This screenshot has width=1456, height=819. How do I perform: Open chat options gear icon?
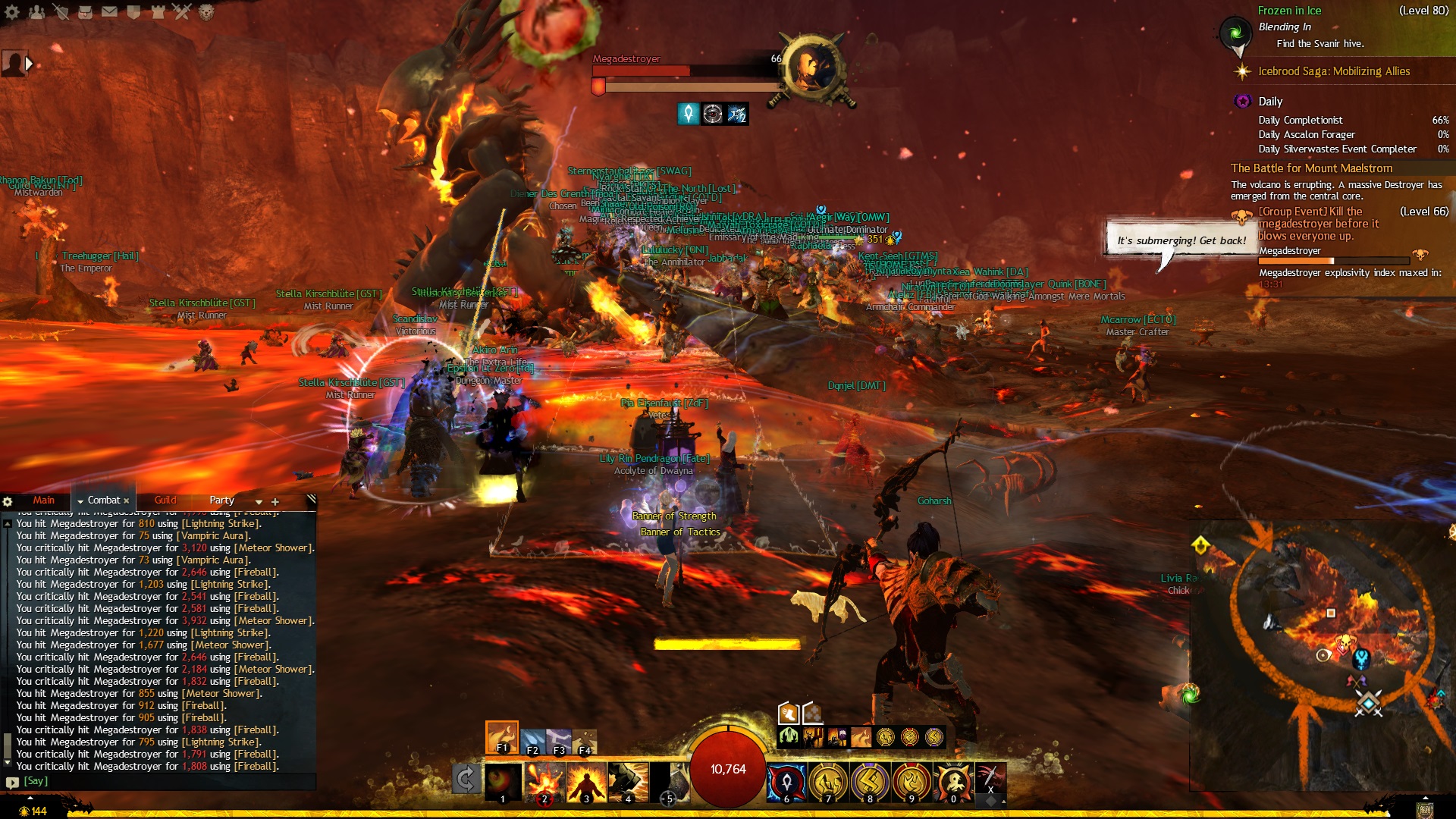point(8,502)
